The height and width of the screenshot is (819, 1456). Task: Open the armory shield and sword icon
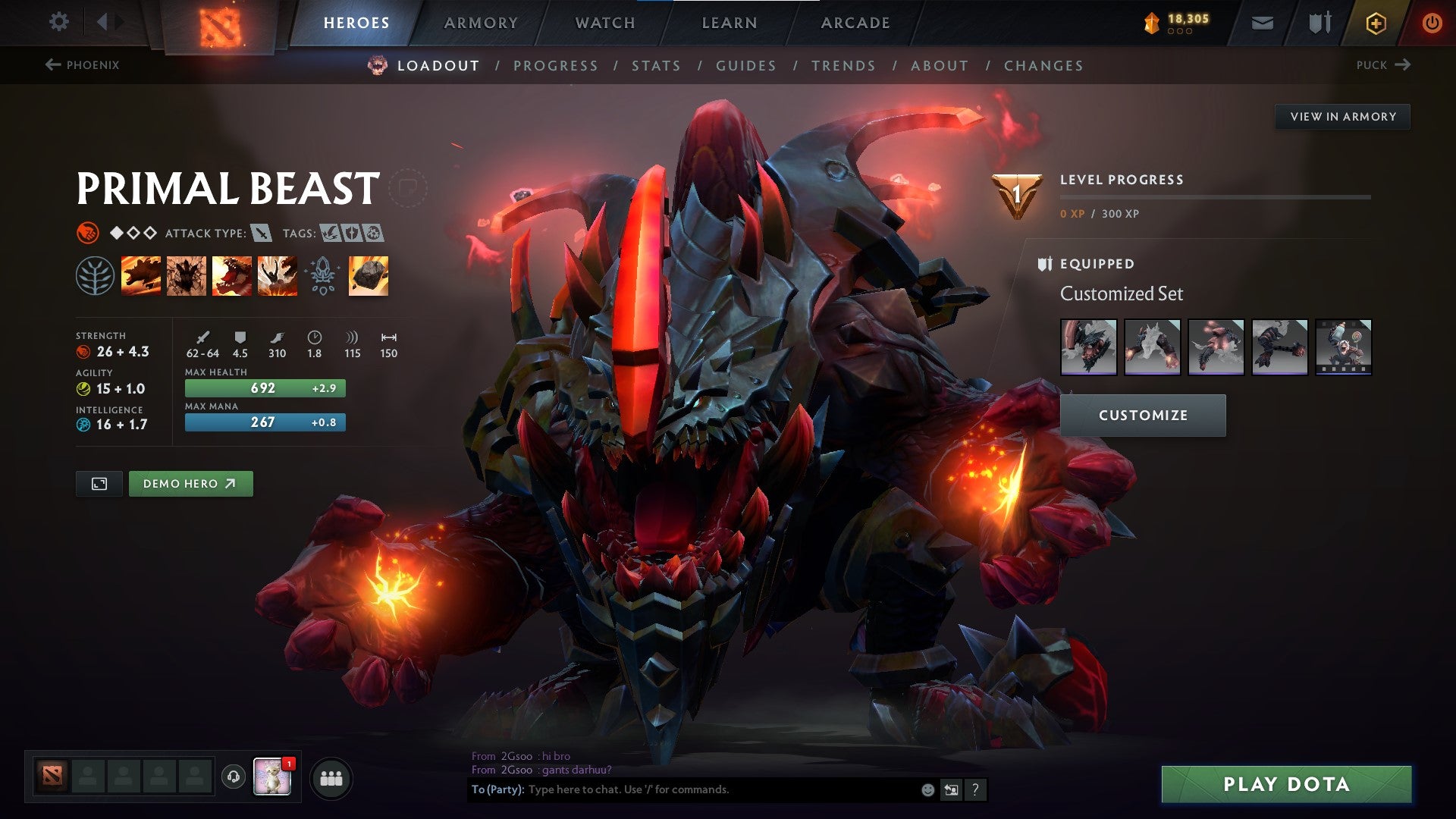(1319, 22)
